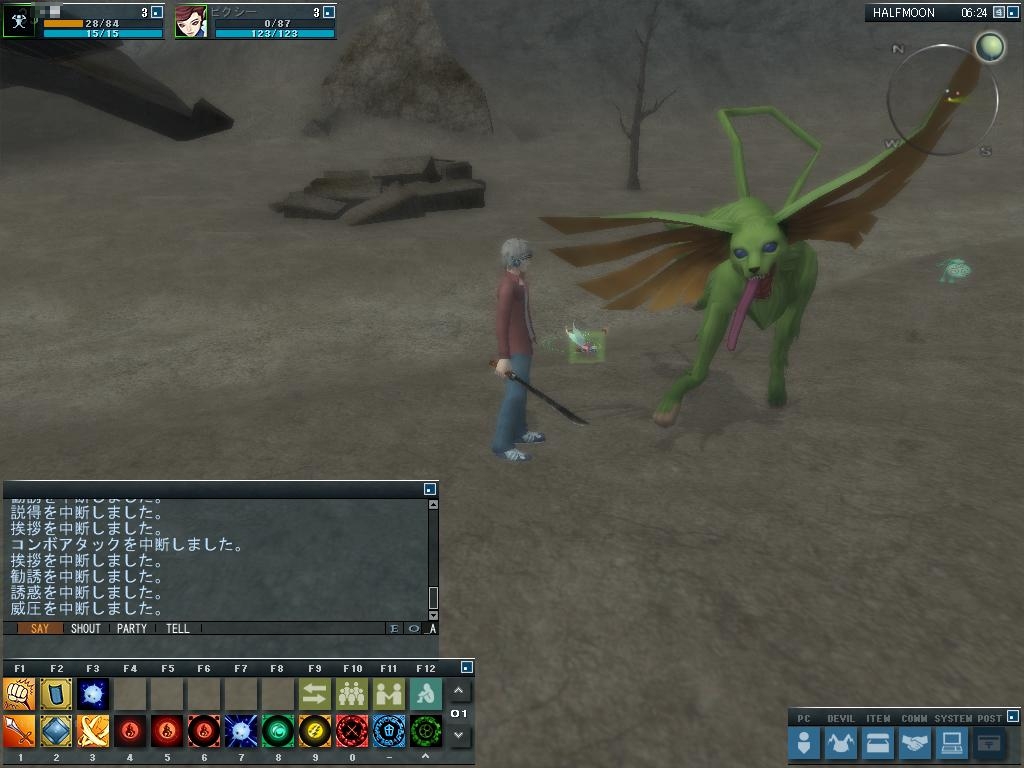Switch chat channel to SHOUT

[85, 629]
